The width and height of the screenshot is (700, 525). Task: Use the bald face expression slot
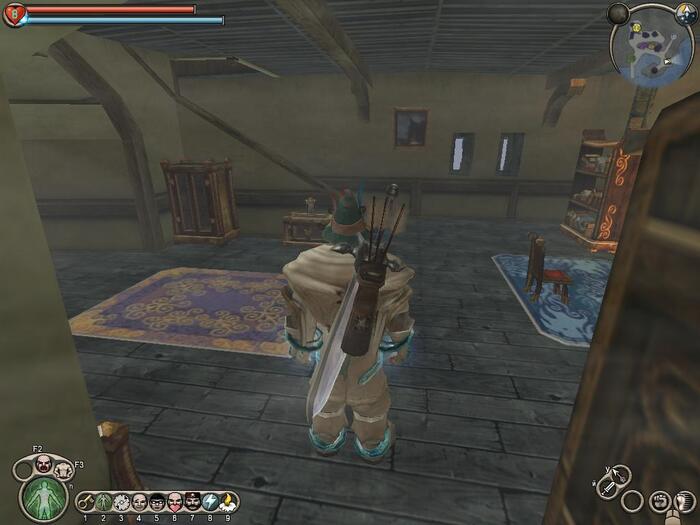tap(139, 501)
